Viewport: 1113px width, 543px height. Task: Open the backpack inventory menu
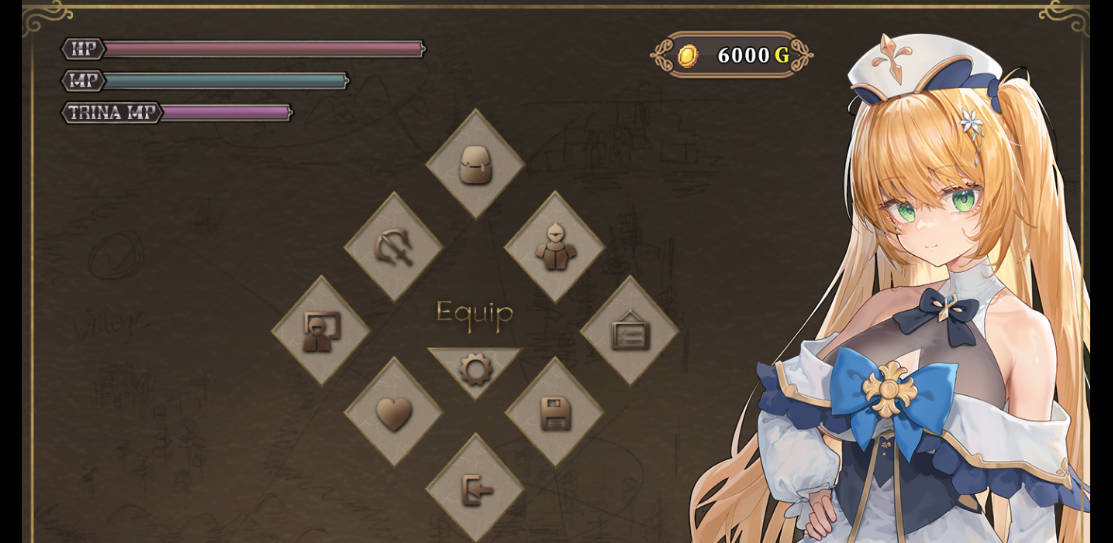click(475, 164)
